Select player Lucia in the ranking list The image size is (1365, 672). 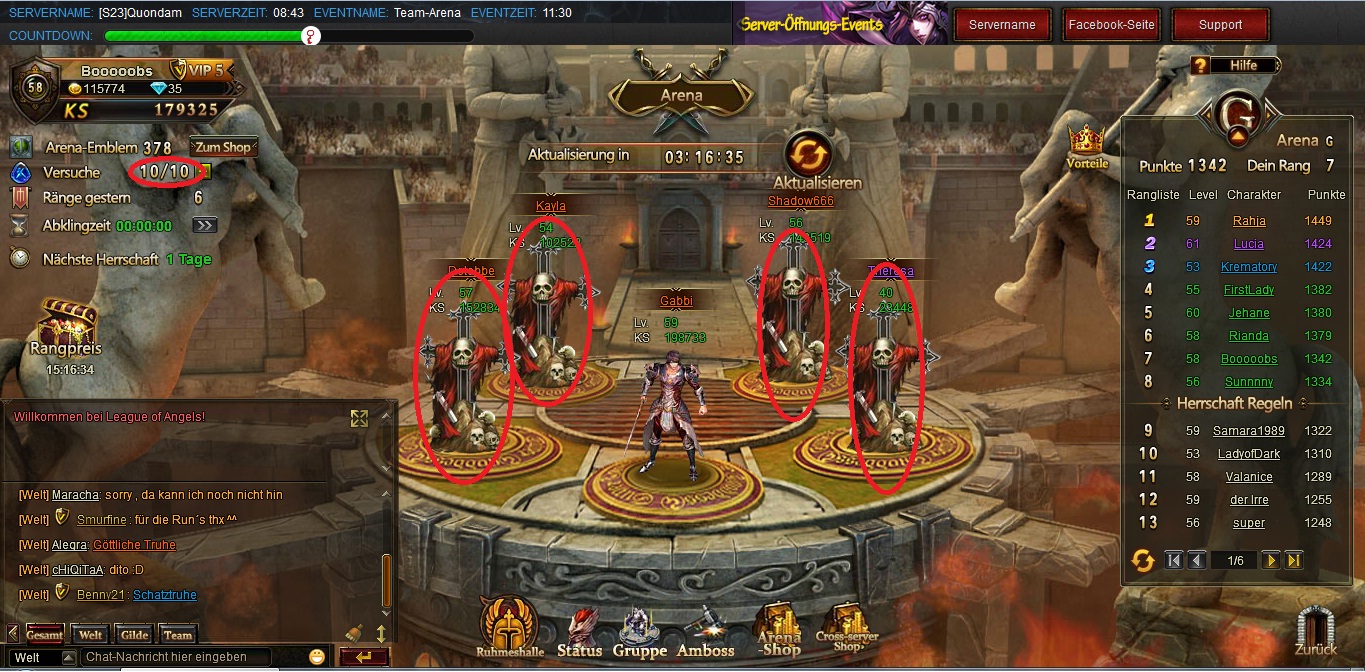(1249, 244)
